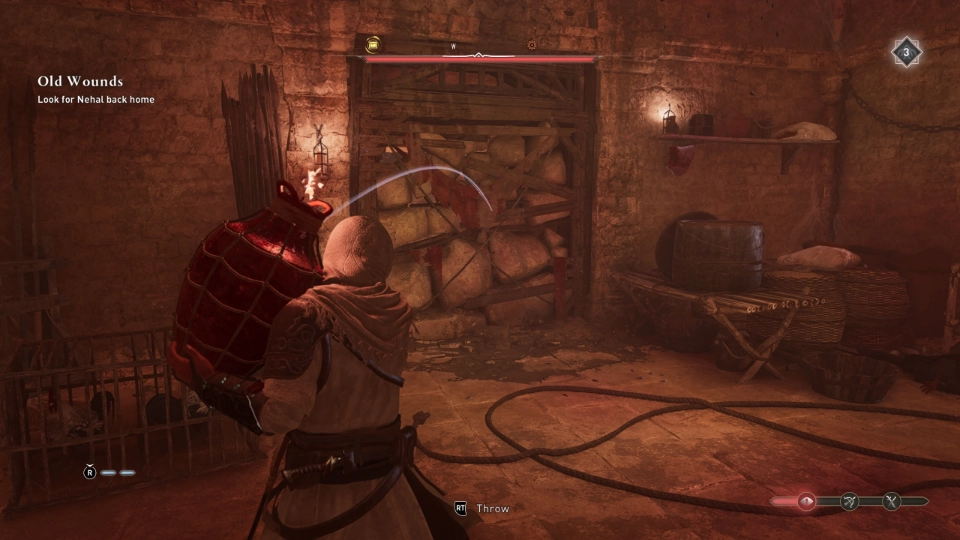Open the Old Wounds quest tracker
Viewport: 960px width, 540px height.
click(80, 81)
